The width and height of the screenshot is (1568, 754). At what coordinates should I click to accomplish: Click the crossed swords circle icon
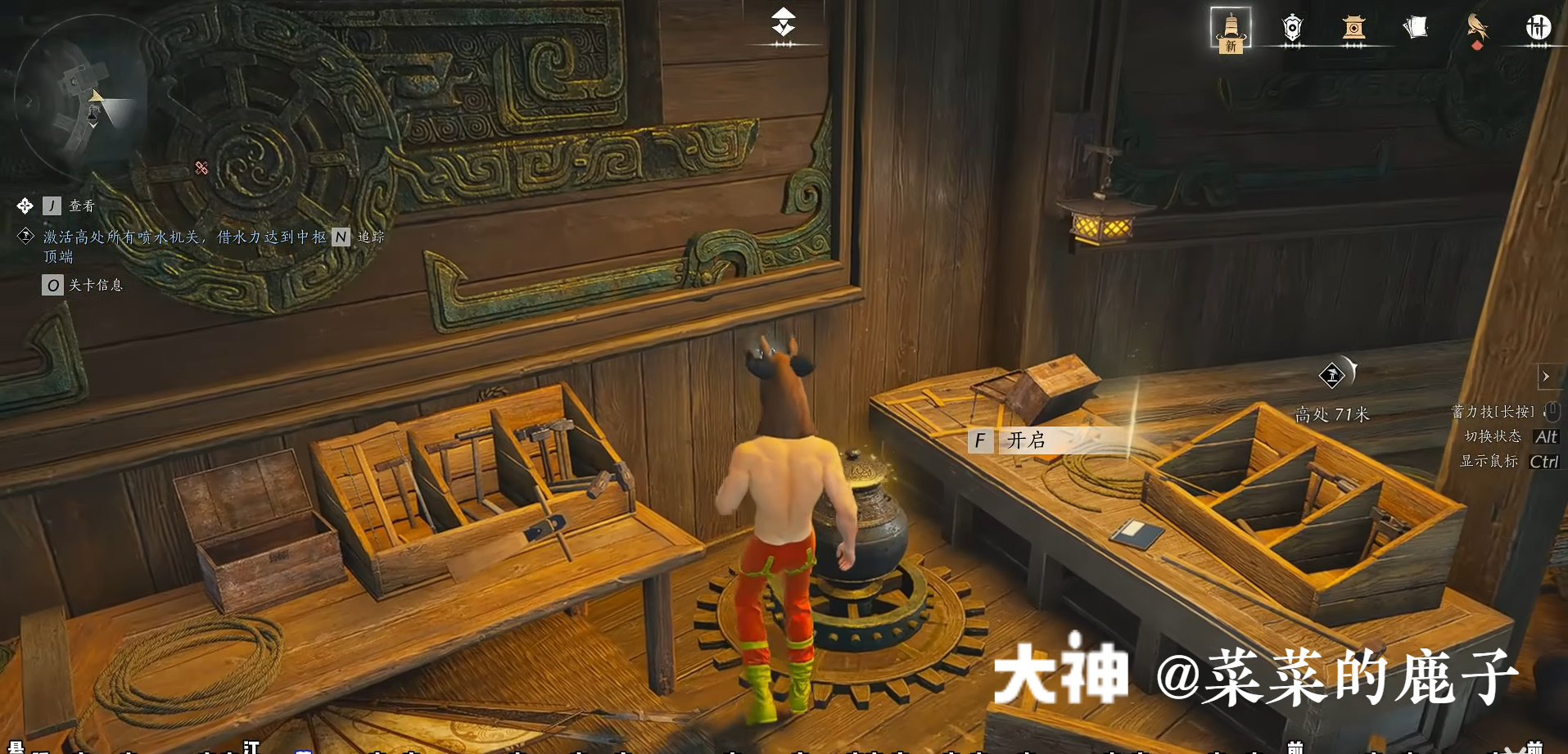click(1539, 27)
